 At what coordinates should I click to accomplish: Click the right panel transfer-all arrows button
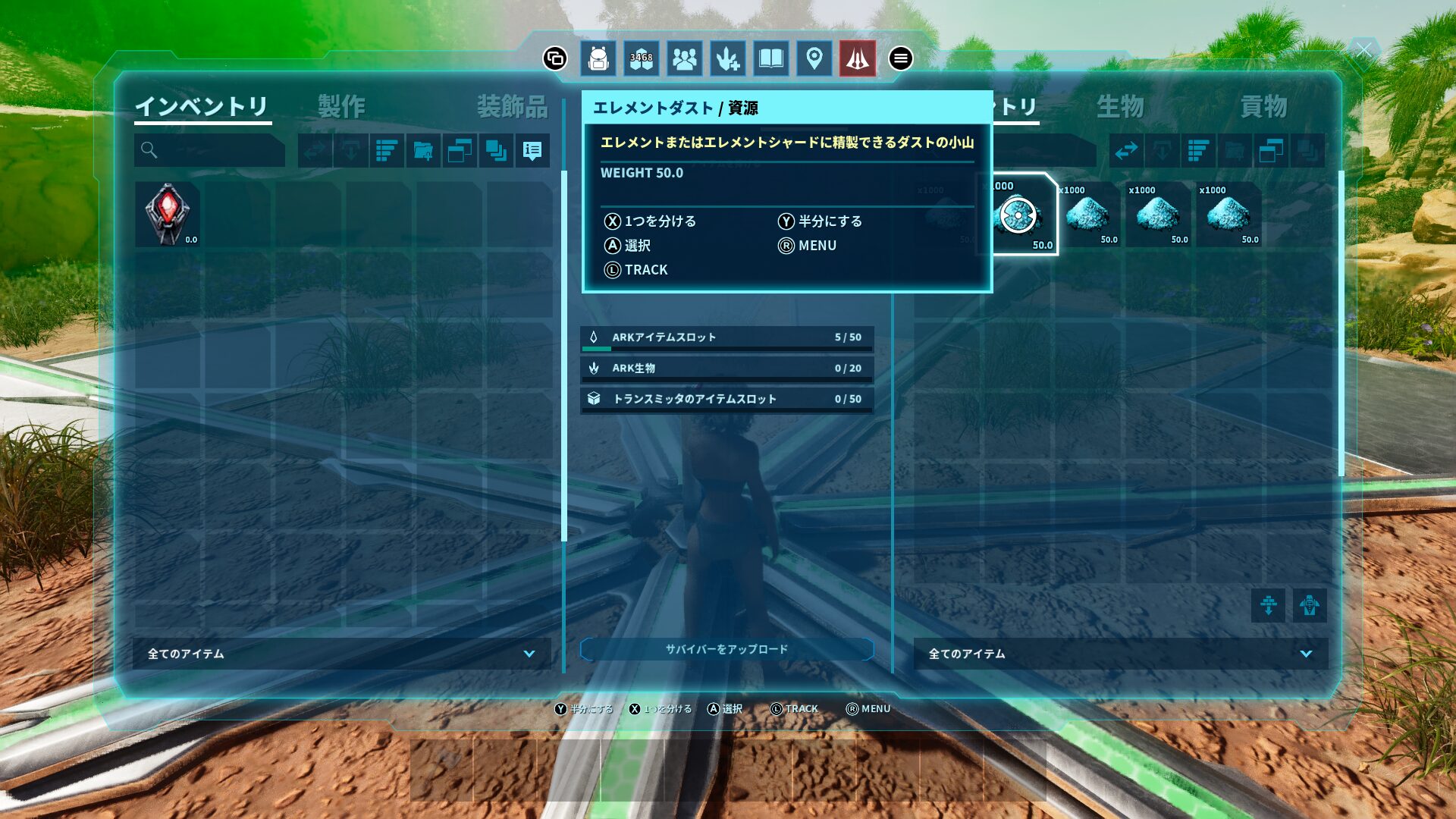(x=1126, y=150)
